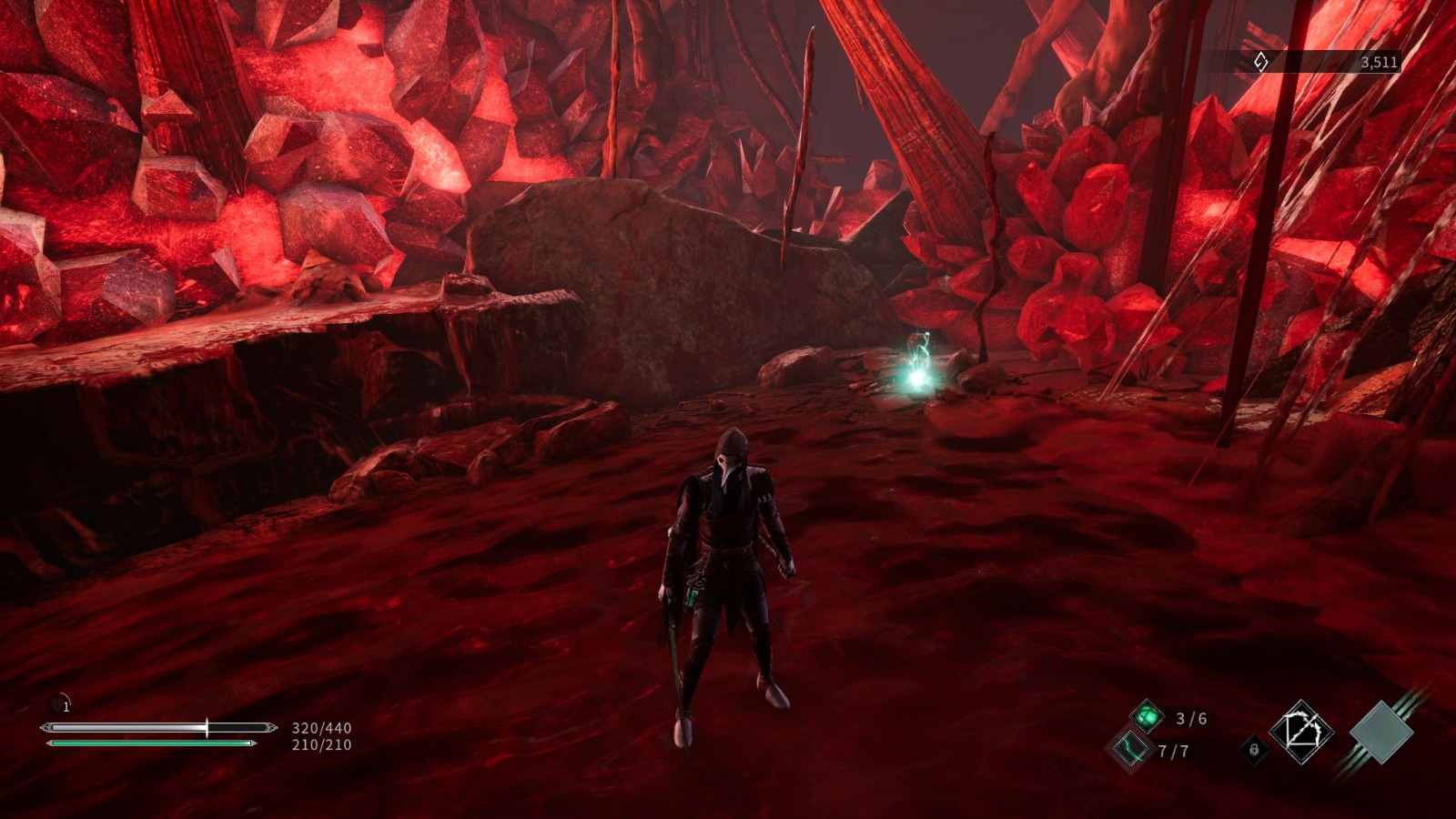Click the 3,511 shard counter
Image resolution: width=1456 pixels, height=819 pixels.
tap(1379, 62)
